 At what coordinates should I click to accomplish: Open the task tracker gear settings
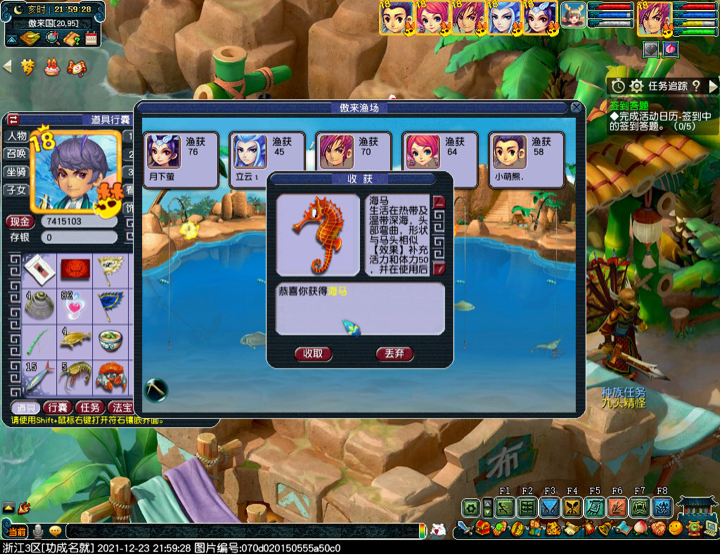coord(635,86)
